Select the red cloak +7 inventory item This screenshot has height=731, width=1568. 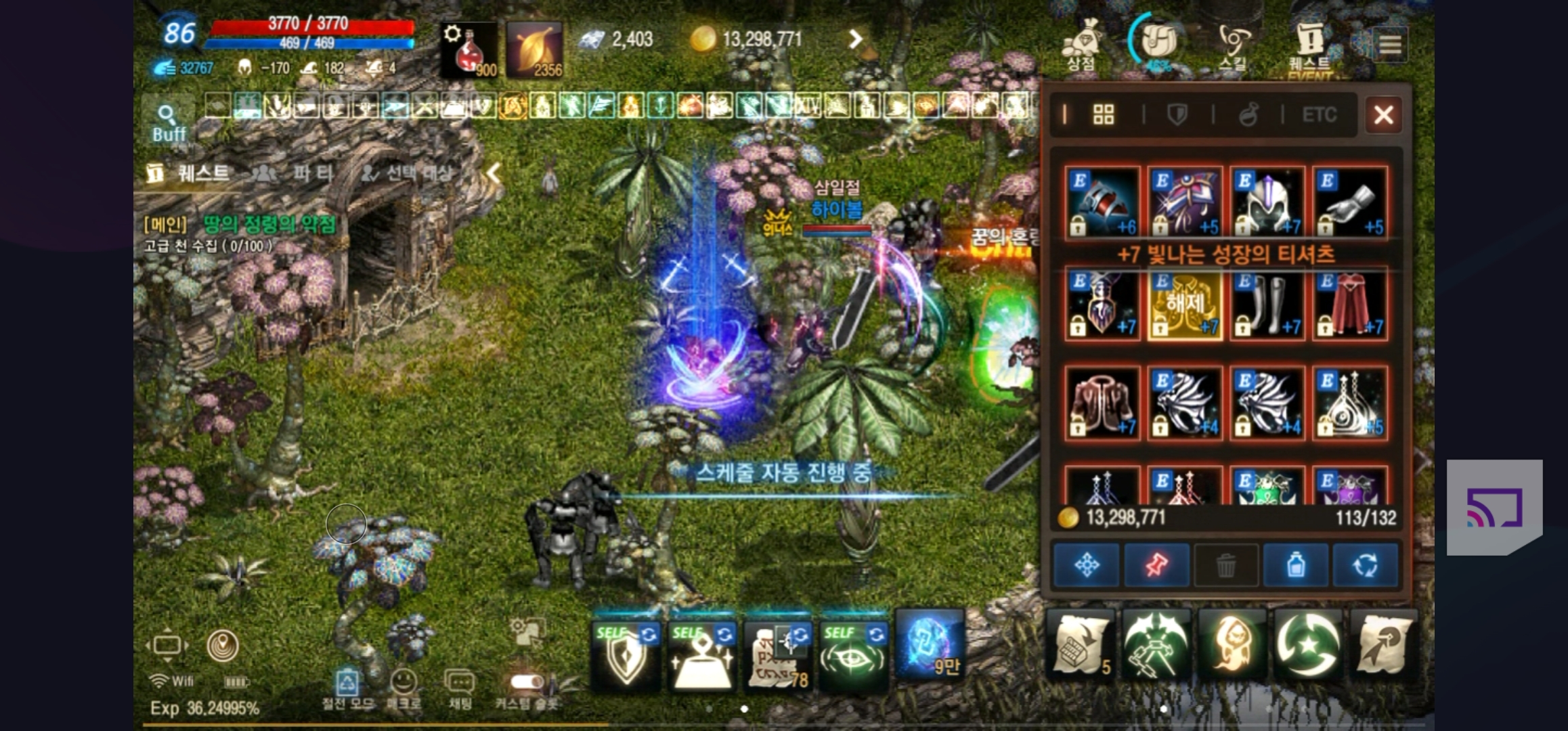click(x=1350, y=304)
